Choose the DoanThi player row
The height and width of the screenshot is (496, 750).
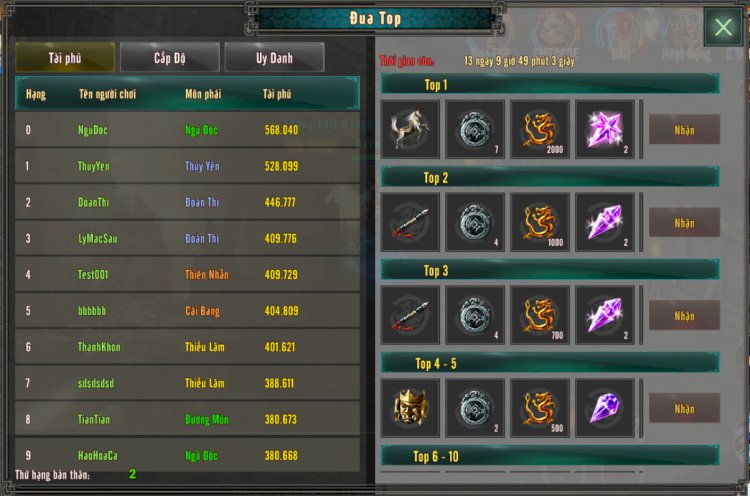coord(186,202)
